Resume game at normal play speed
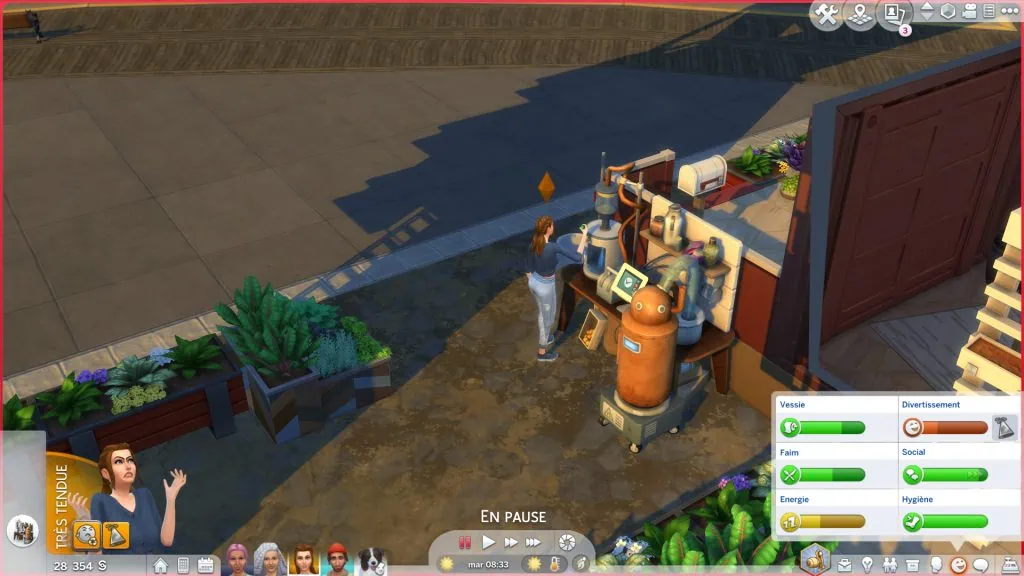The image size is (1024, 576). tap(489, 542)
